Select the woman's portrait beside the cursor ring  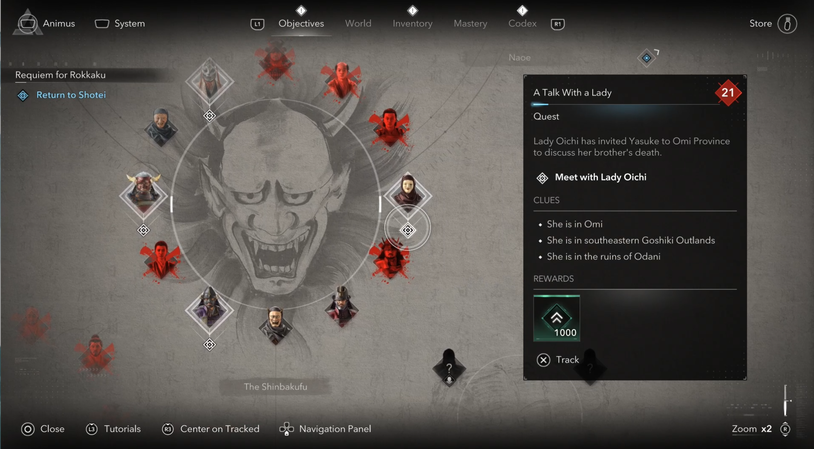[x=407, y=190]
